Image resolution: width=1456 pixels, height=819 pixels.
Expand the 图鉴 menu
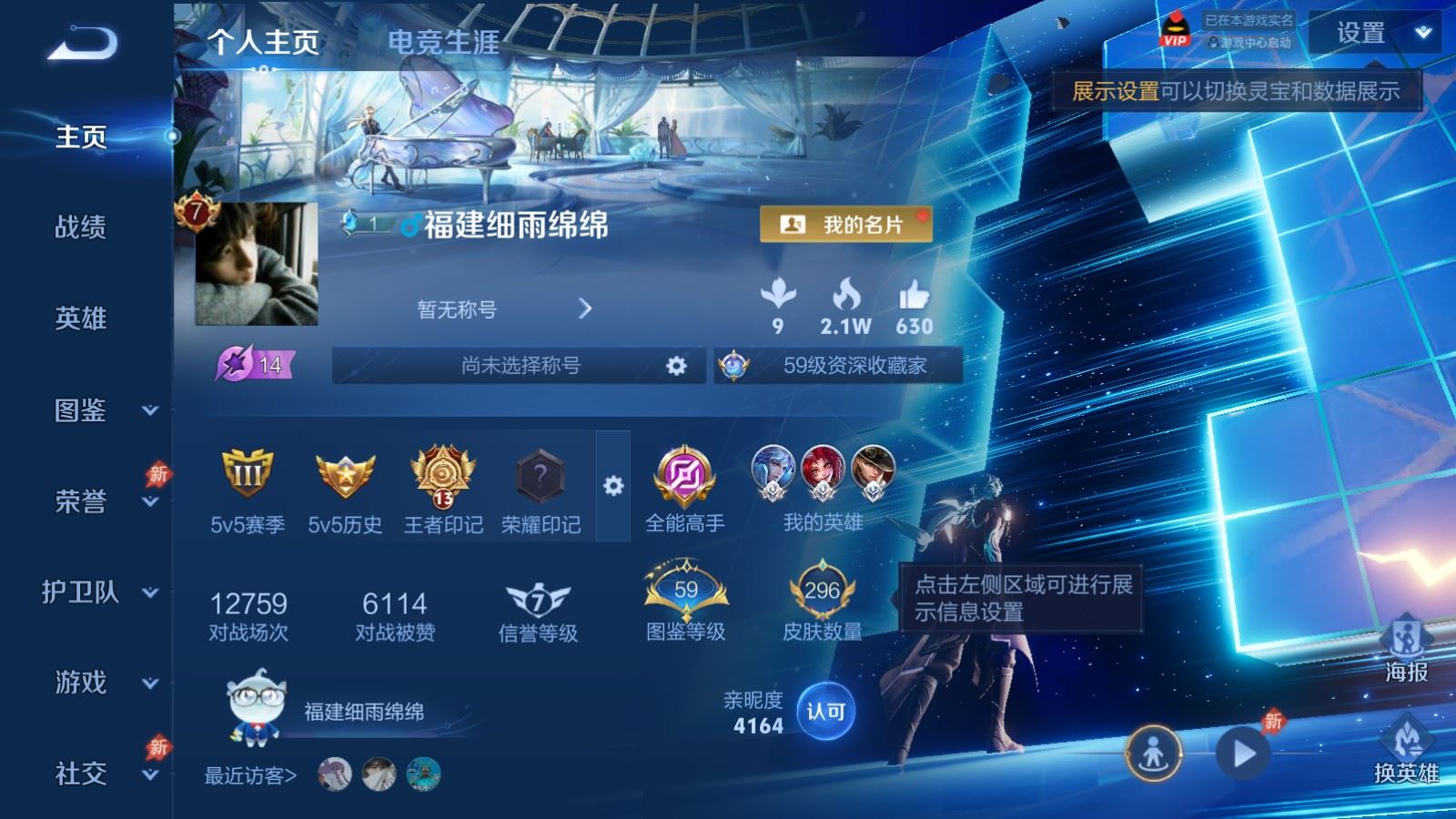pos(150,410)
